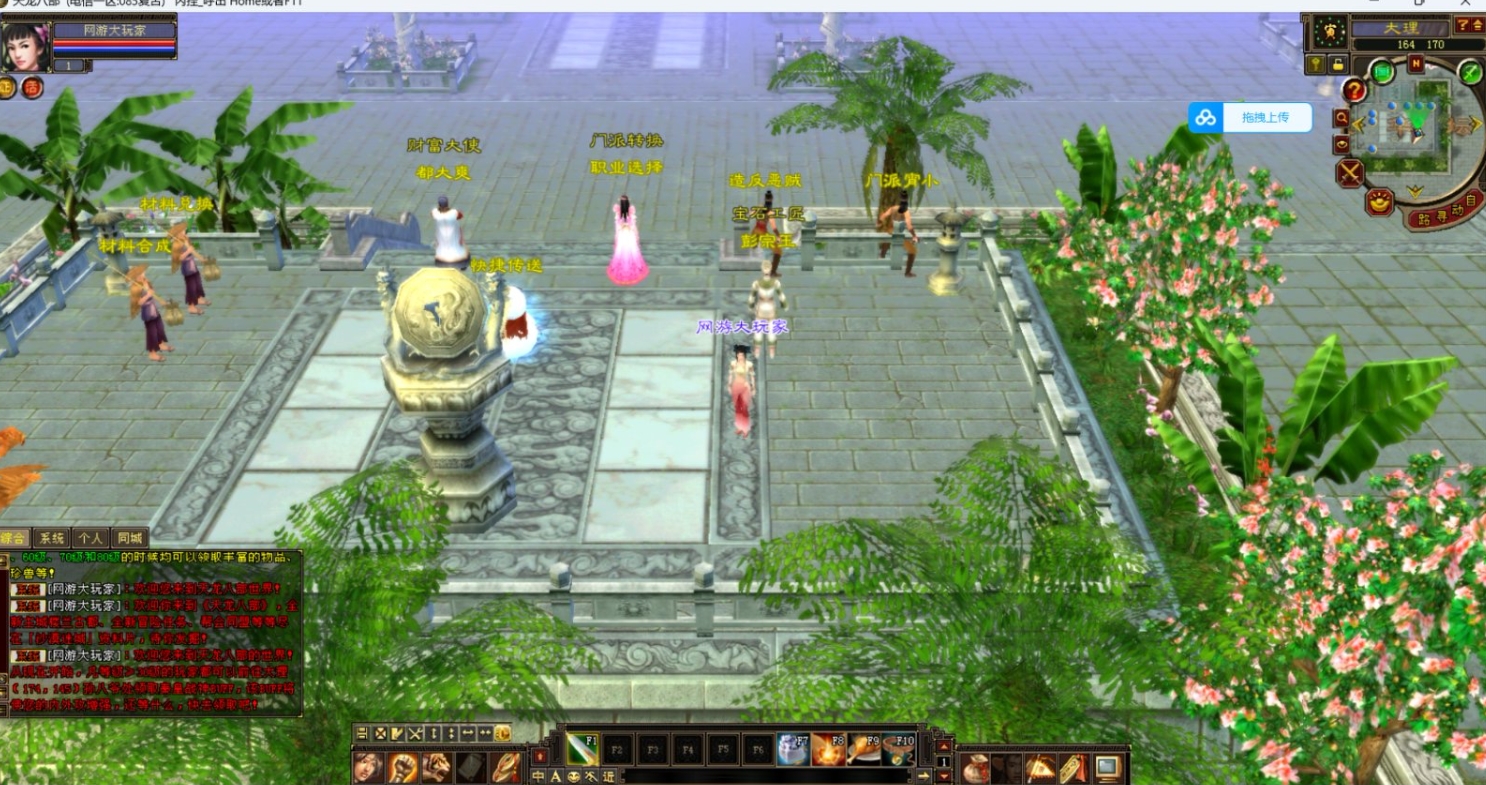Open the red question mark help button
Image resolution: width=1486 pixels, height=785 pixels.
pyautogui.click(x=1355, y=91)
